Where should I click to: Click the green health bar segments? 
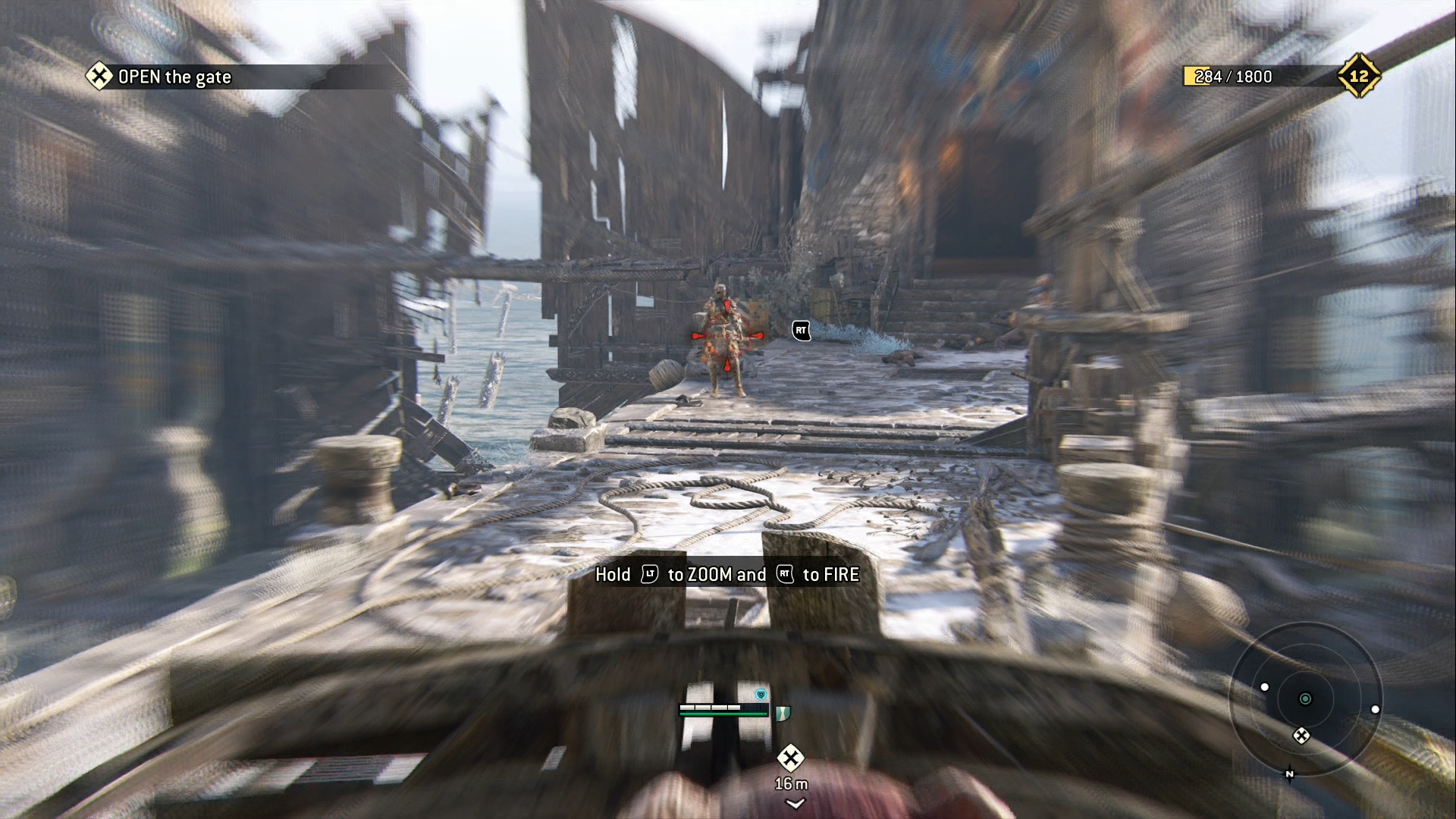pos(723,713)
